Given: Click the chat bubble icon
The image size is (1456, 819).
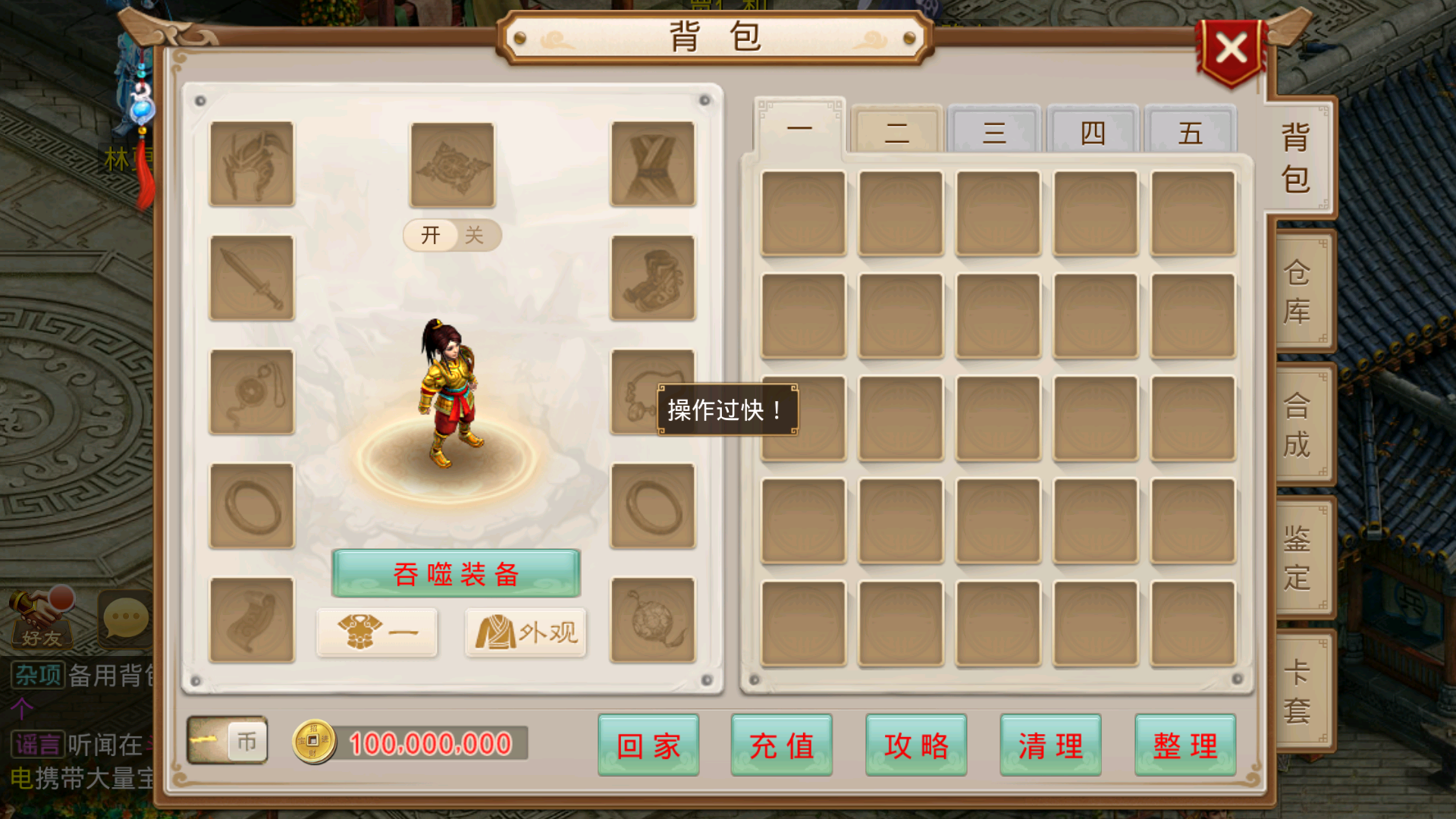Looking at the screenshot, I should 124,618.
